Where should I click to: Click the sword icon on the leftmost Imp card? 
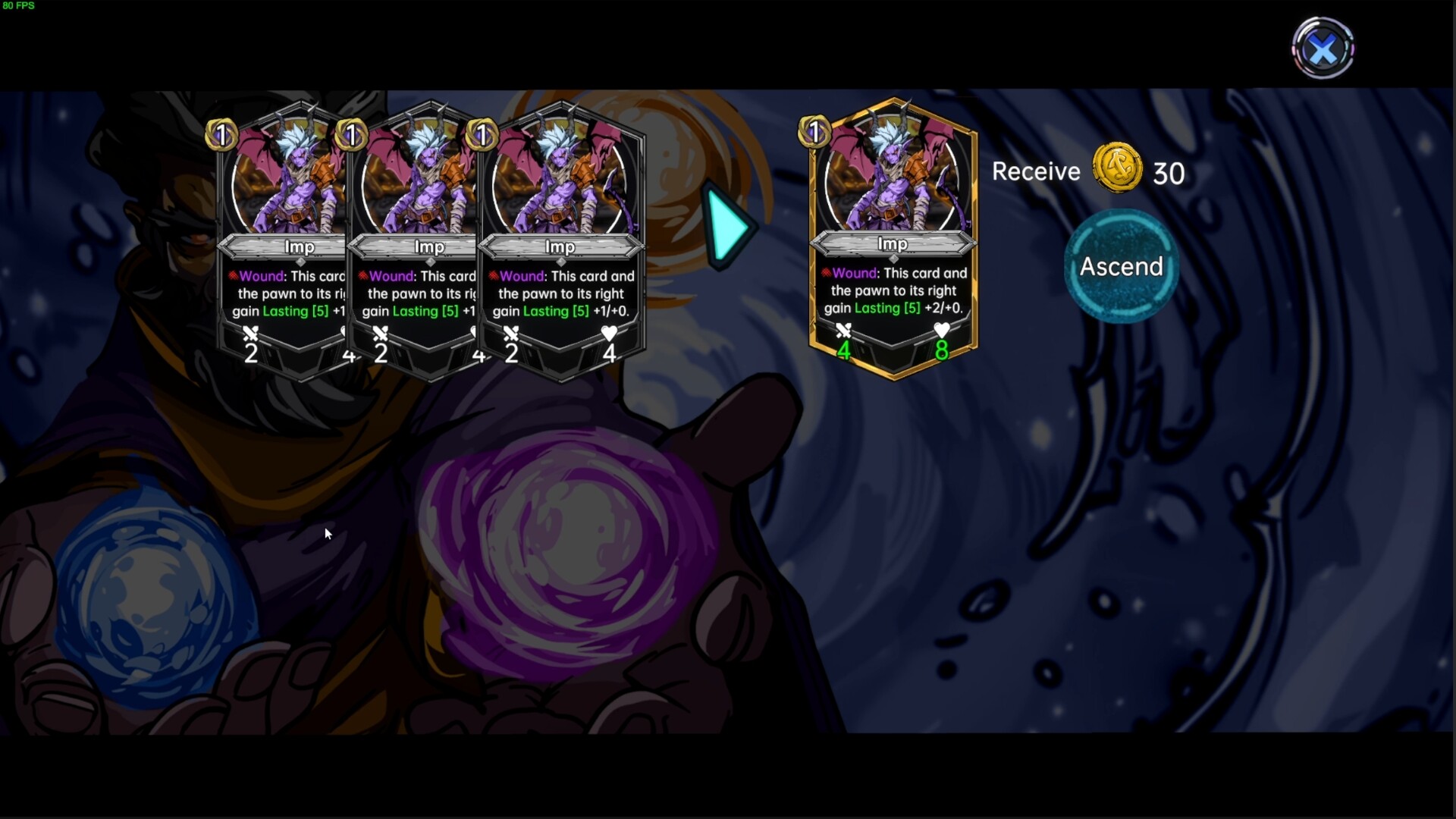pos(251,334)
